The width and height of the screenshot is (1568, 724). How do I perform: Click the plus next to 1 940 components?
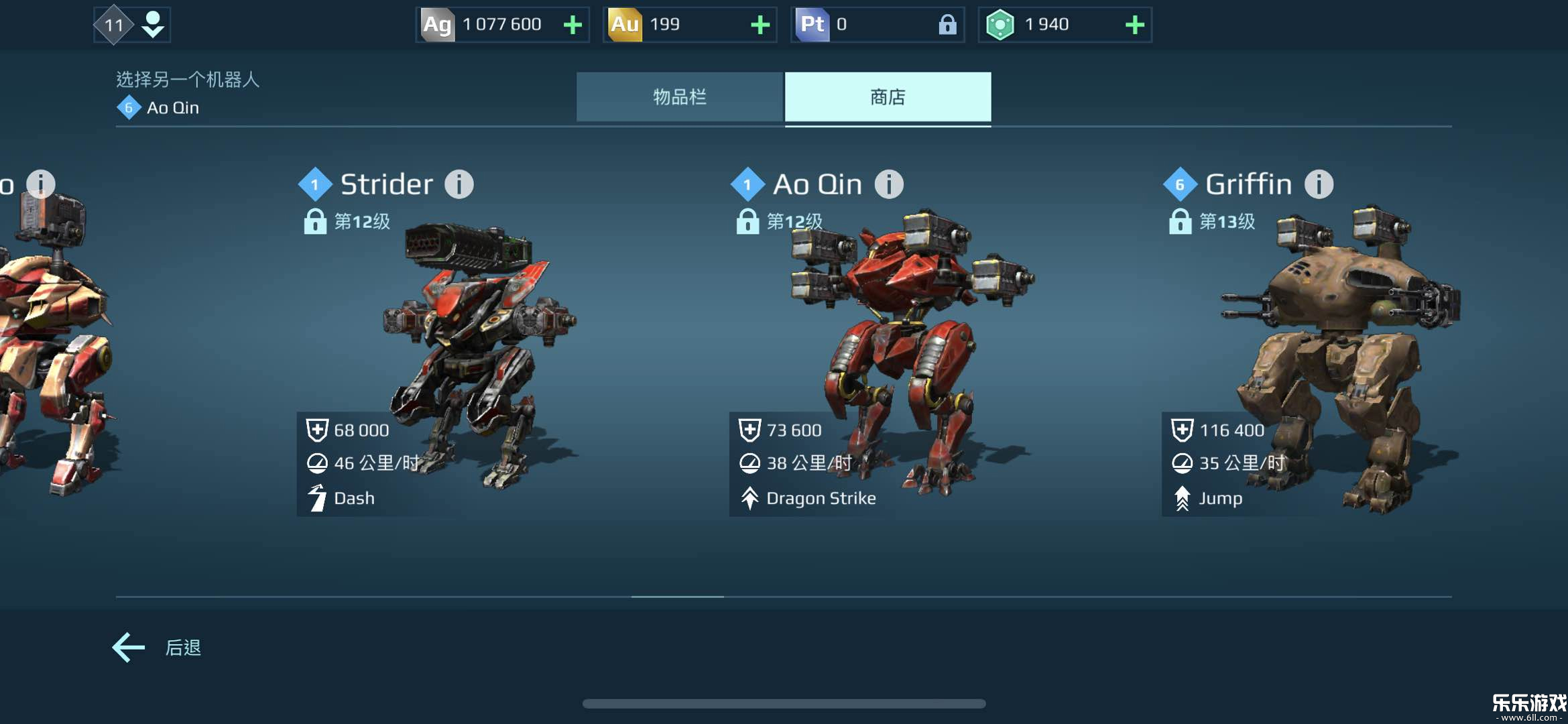[x=1134, y=25]
